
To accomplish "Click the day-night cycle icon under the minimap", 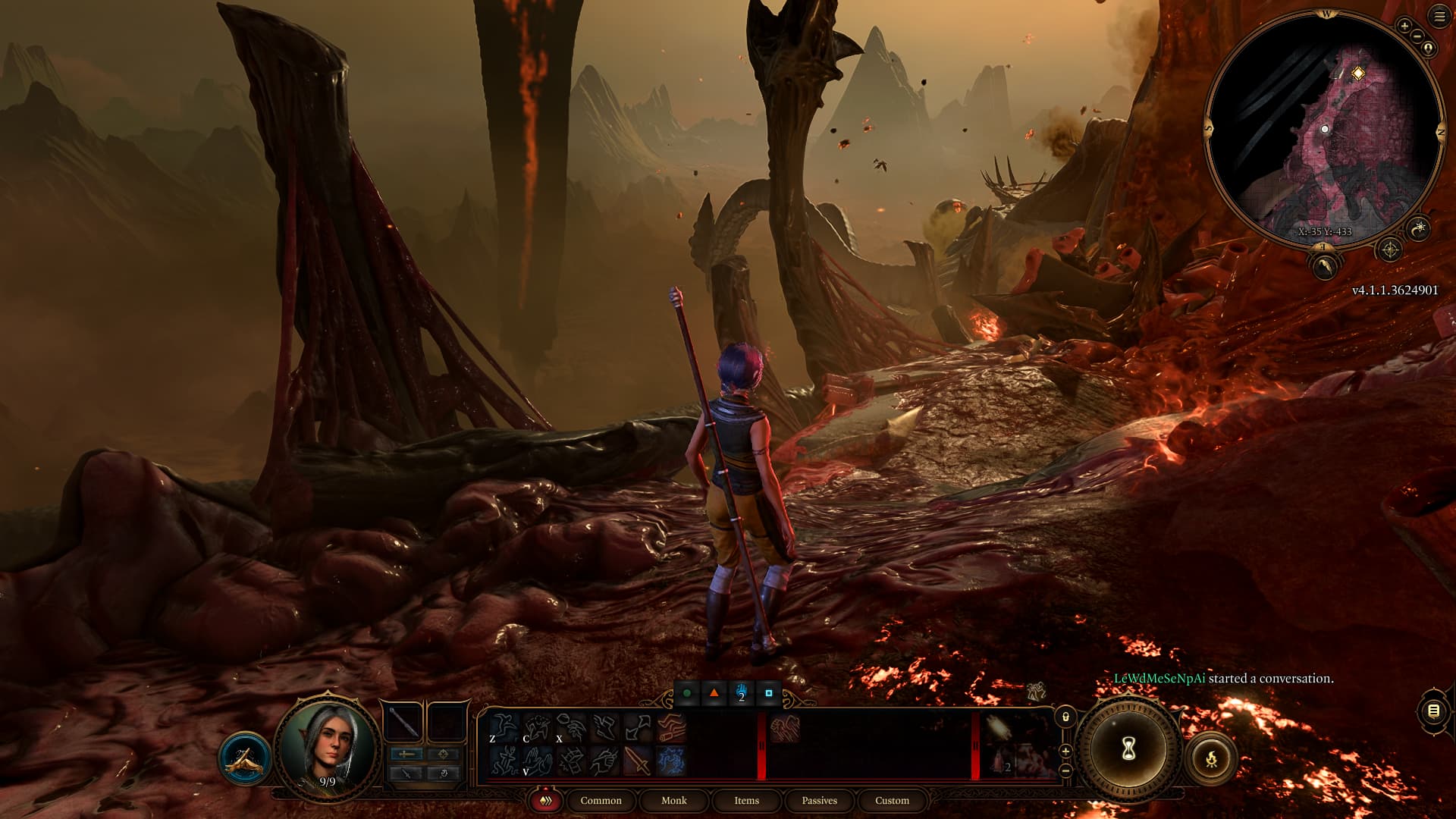I will [x=1419, y=228].
